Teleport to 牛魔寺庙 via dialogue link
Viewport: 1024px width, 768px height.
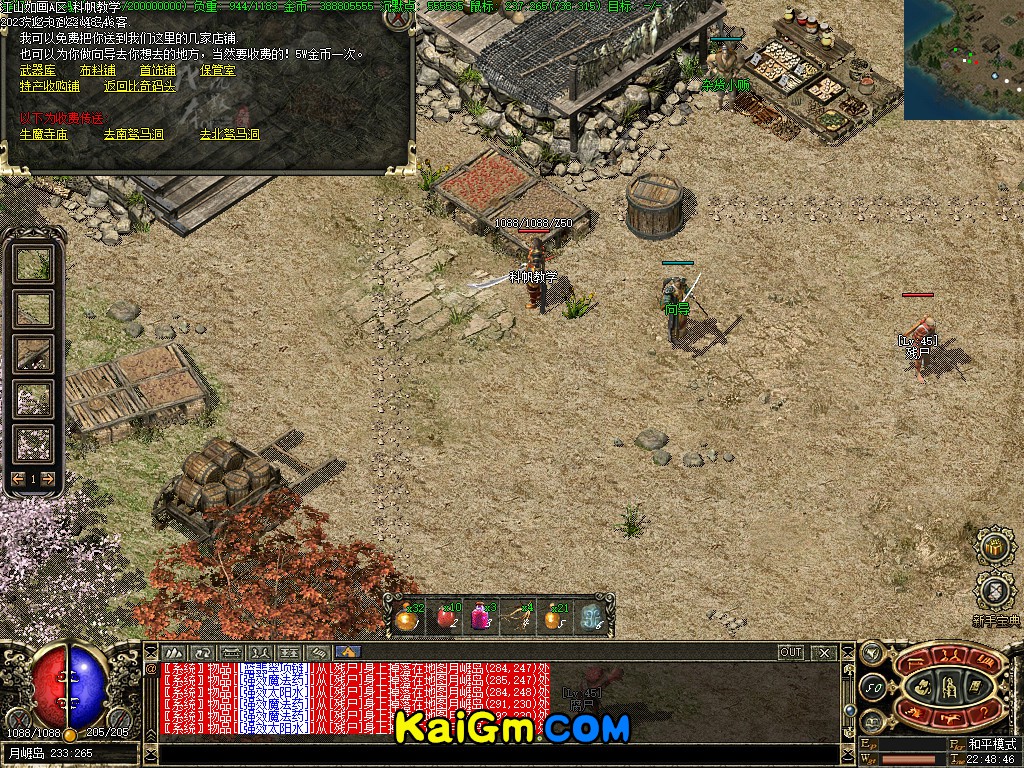[44, 133]
